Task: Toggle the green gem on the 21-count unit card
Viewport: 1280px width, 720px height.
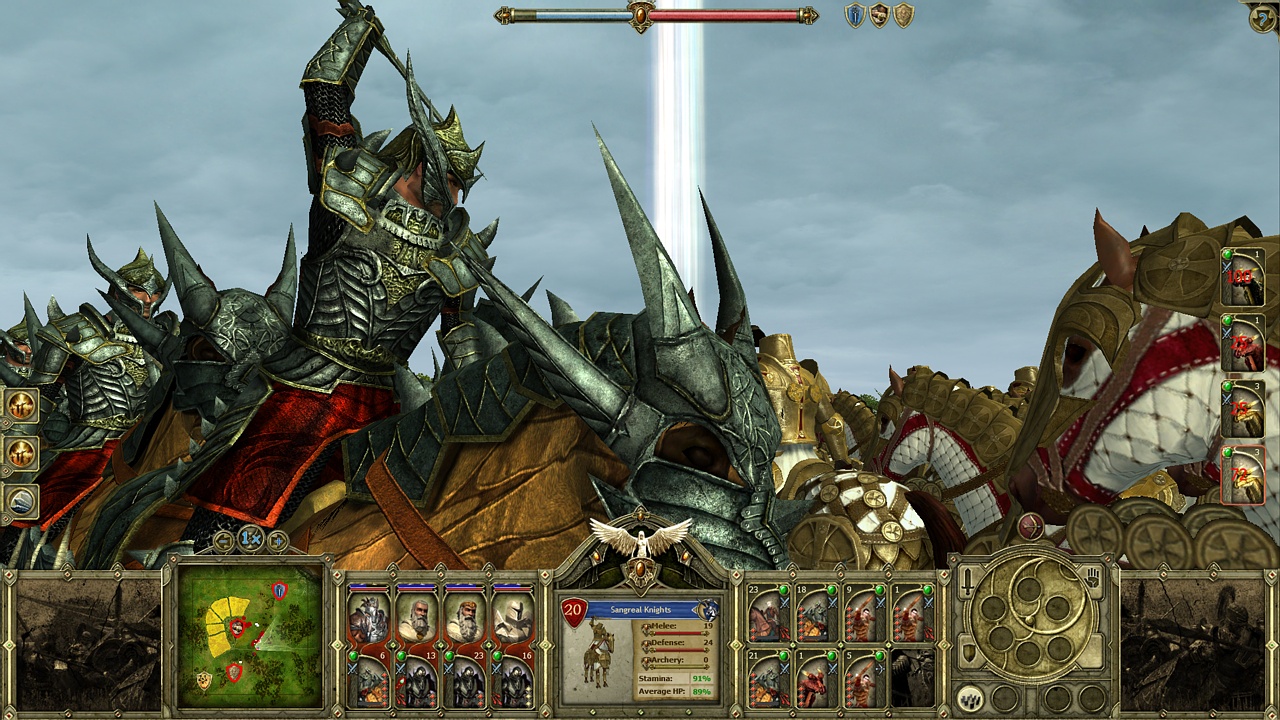Action: coord(784,655)
